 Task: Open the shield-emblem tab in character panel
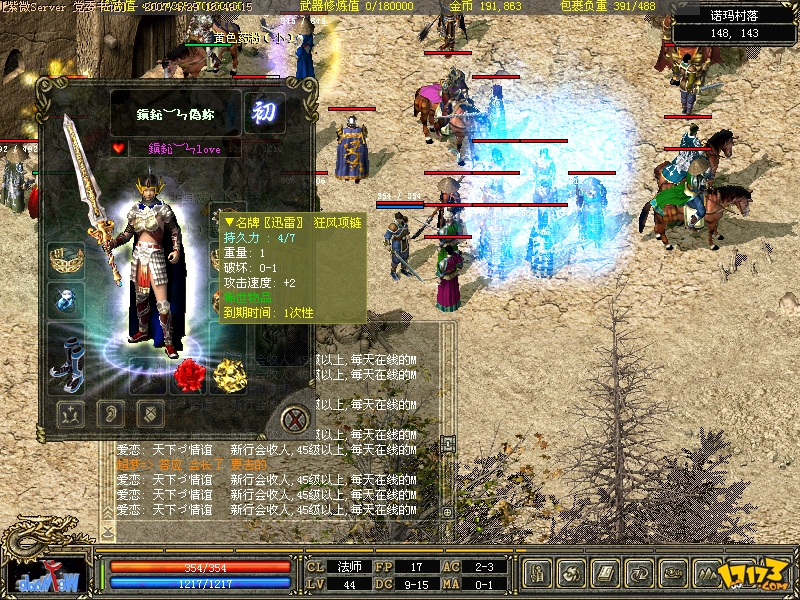(x=149, y=412)
